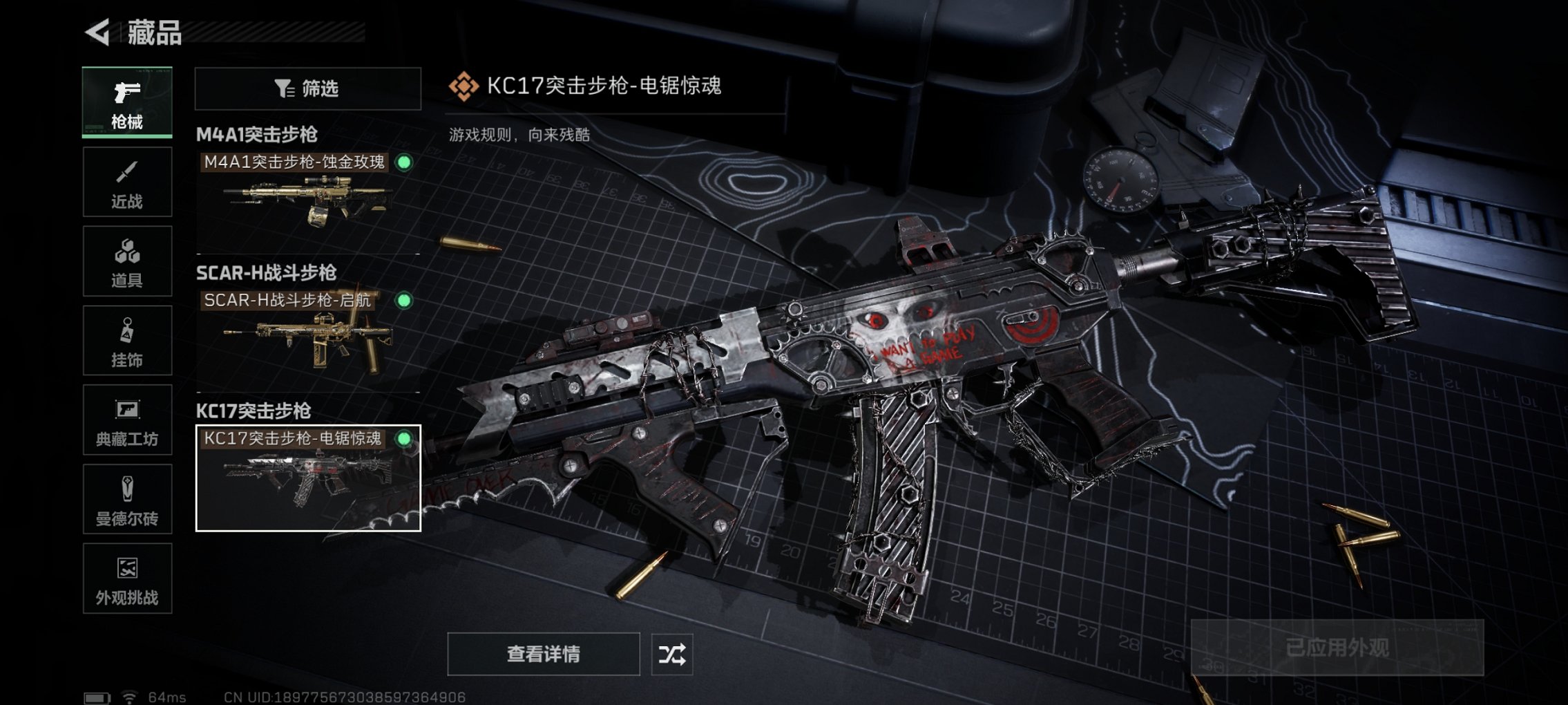Image resolution: width=1568 pixels, height=705 pixels.
Task: Select the 曼德尔砖 (Mandel brick) icon
Action: [x=126, y=500]
